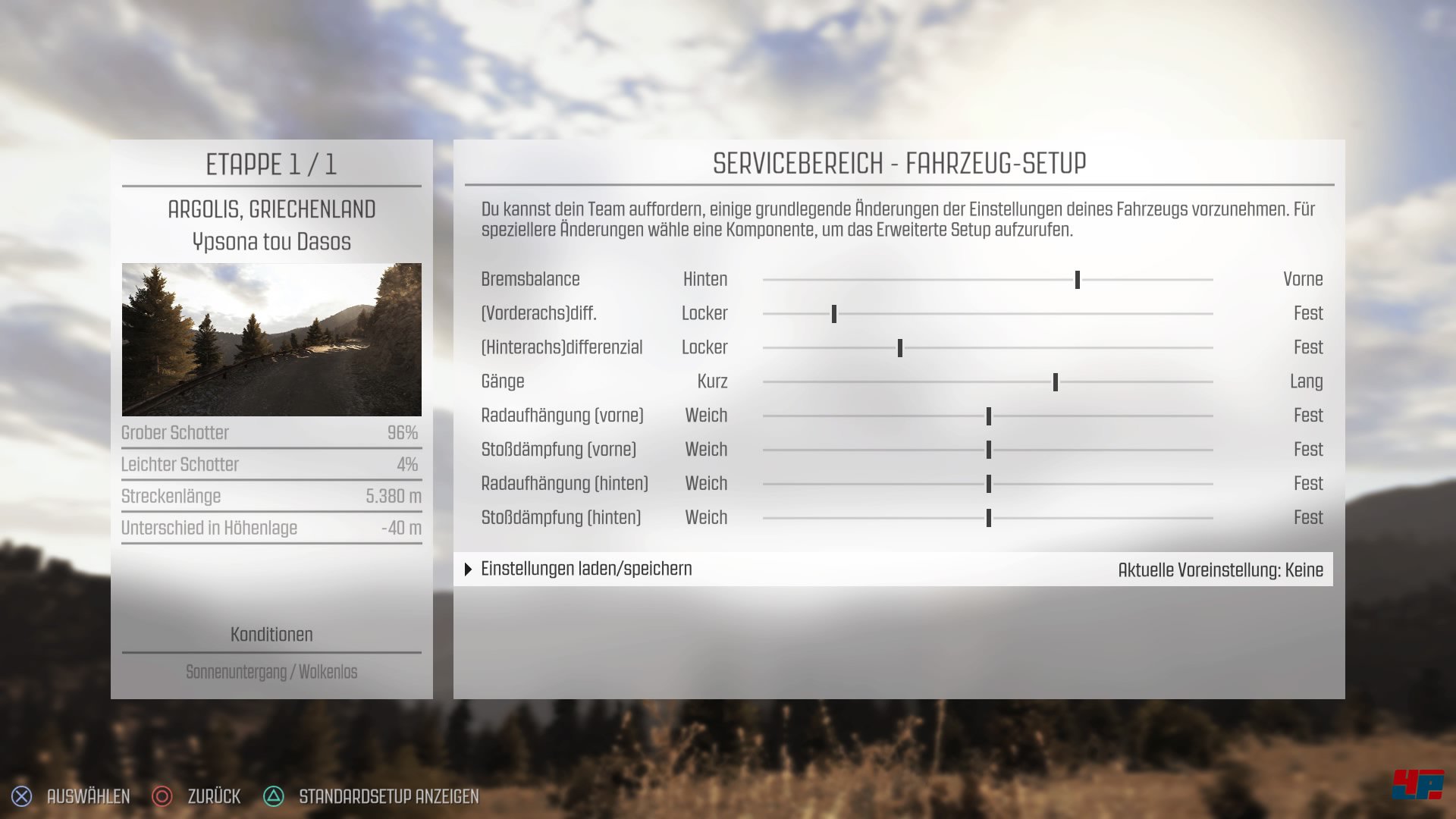Adjust the (Hinterachs)differenzial slider handle
1456x819 pixels.
(x=900, y=348)
